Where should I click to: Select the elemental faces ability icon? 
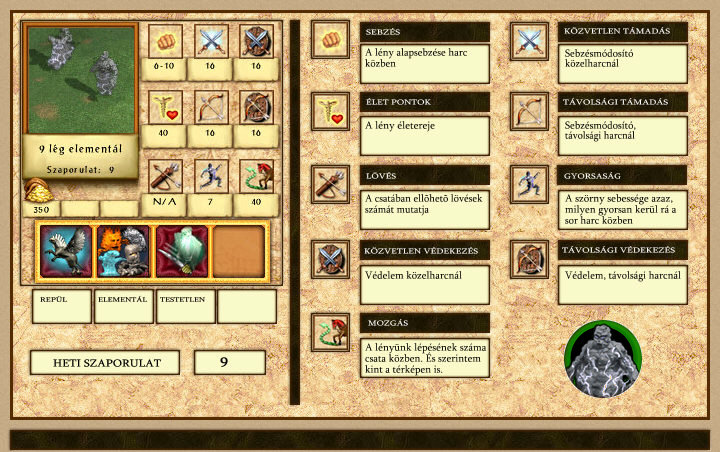122,251
